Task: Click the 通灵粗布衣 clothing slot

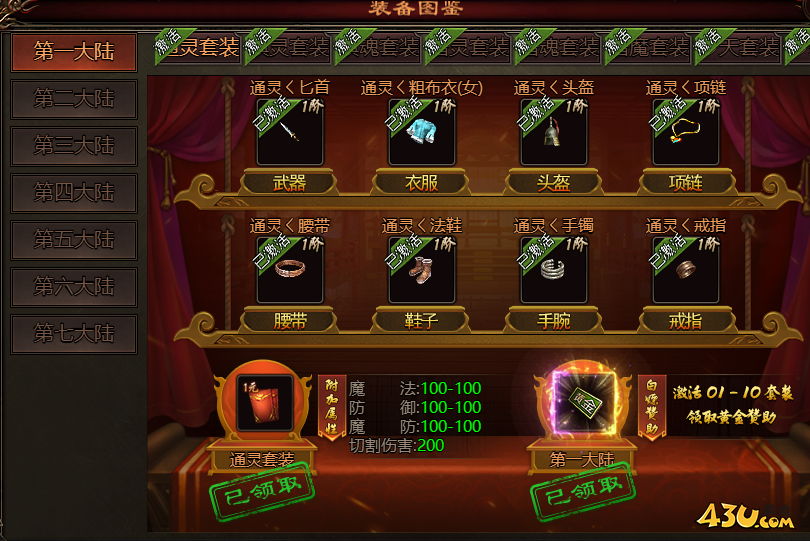Action: click(422, 132)
